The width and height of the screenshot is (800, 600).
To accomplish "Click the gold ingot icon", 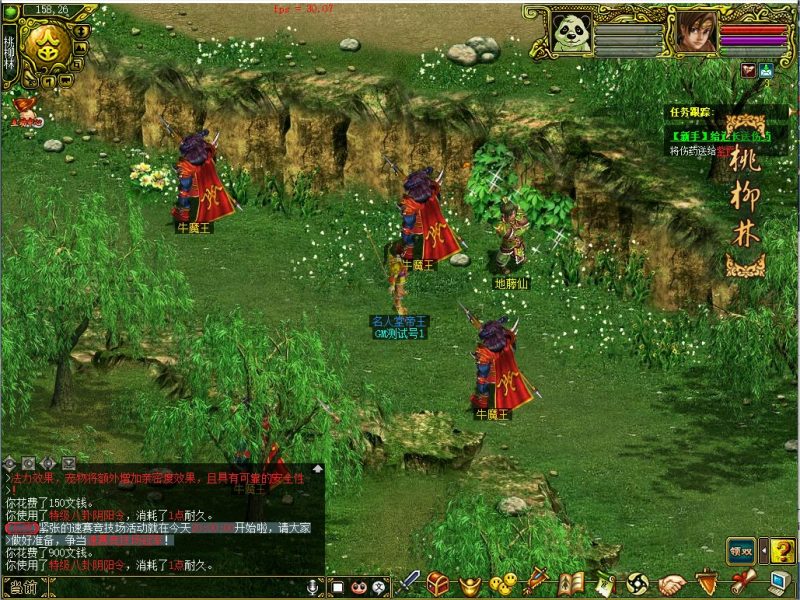I will pos(470,583).
